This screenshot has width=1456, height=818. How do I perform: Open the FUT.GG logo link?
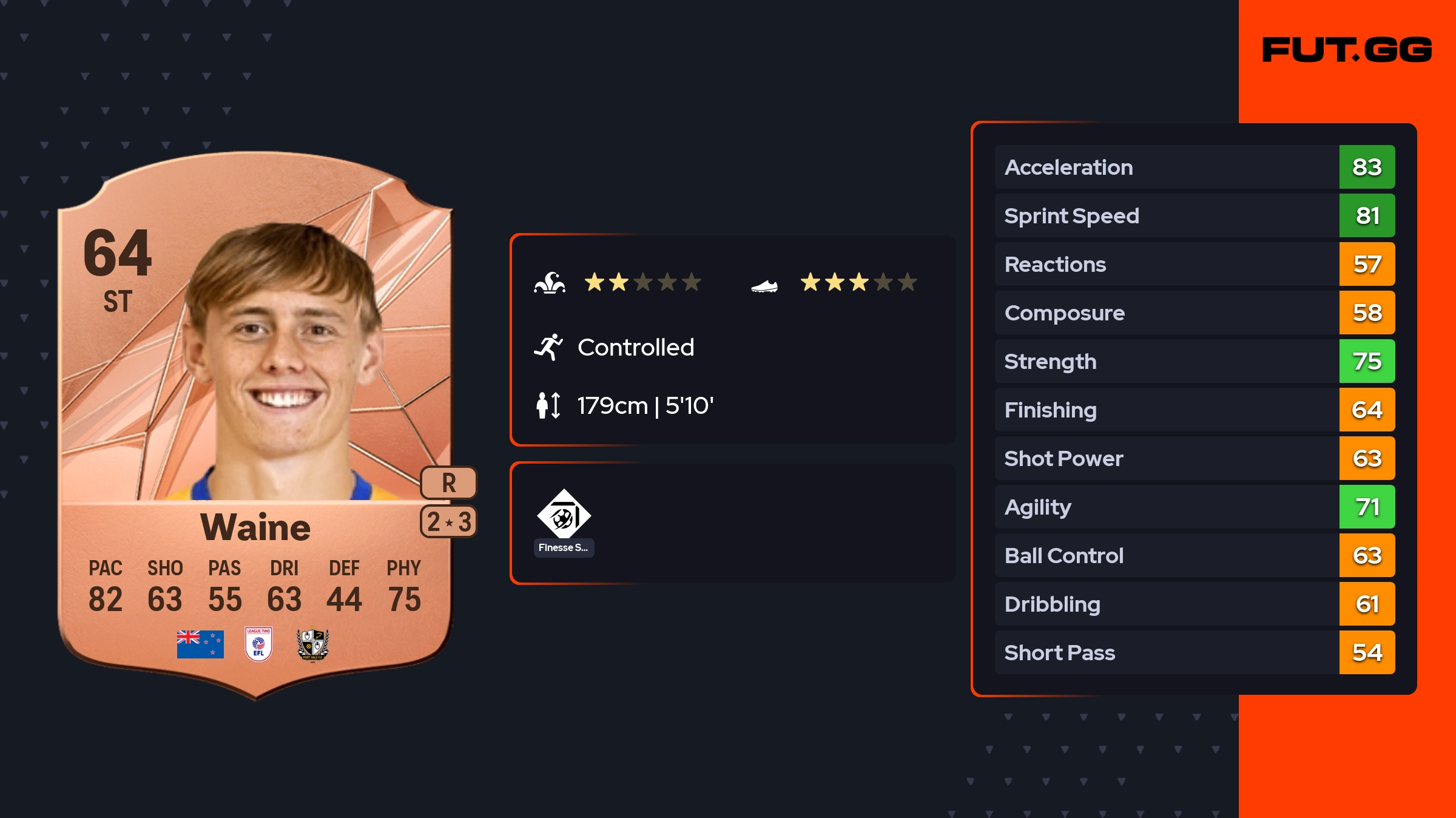click(x=1347, y=50)
